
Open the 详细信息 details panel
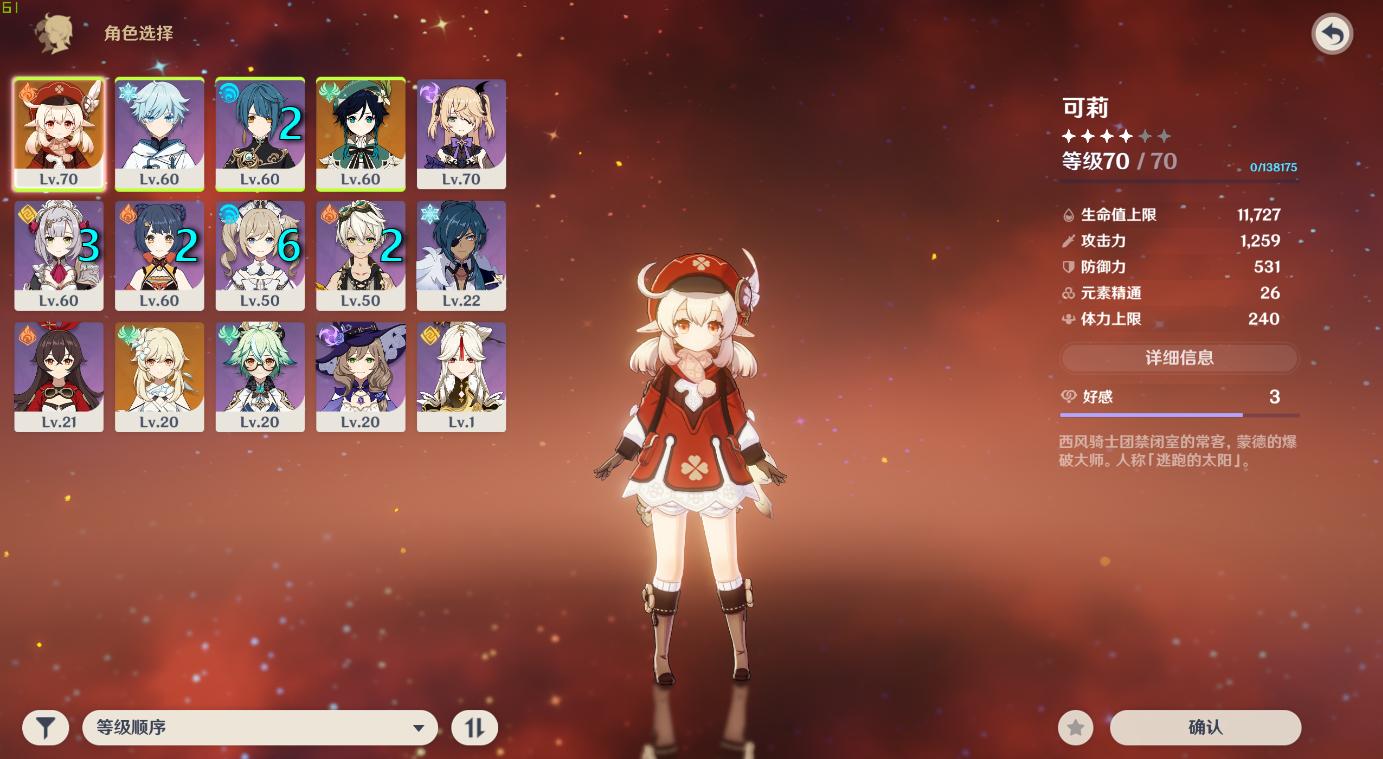tap(1179, 358)
